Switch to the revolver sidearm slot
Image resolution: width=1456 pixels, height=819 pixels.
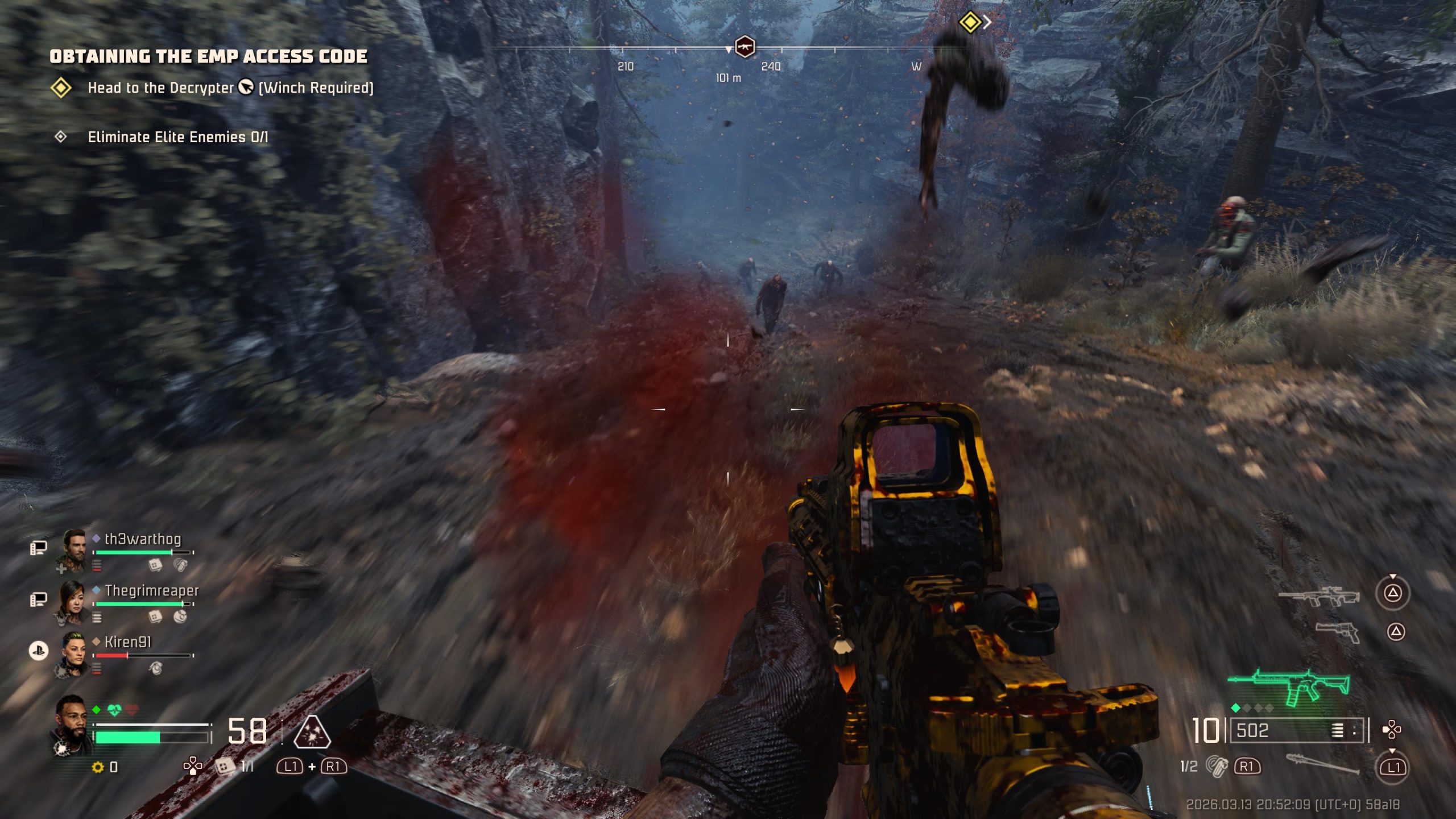1338,632
